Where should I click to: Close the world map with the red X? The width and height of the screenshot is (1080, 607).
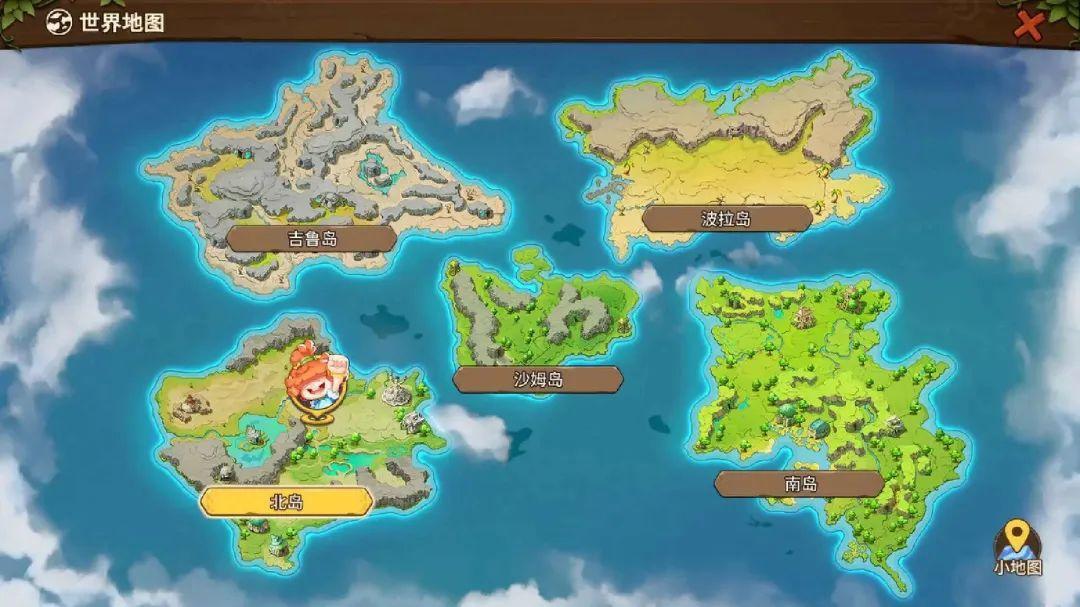point(1028,26)
